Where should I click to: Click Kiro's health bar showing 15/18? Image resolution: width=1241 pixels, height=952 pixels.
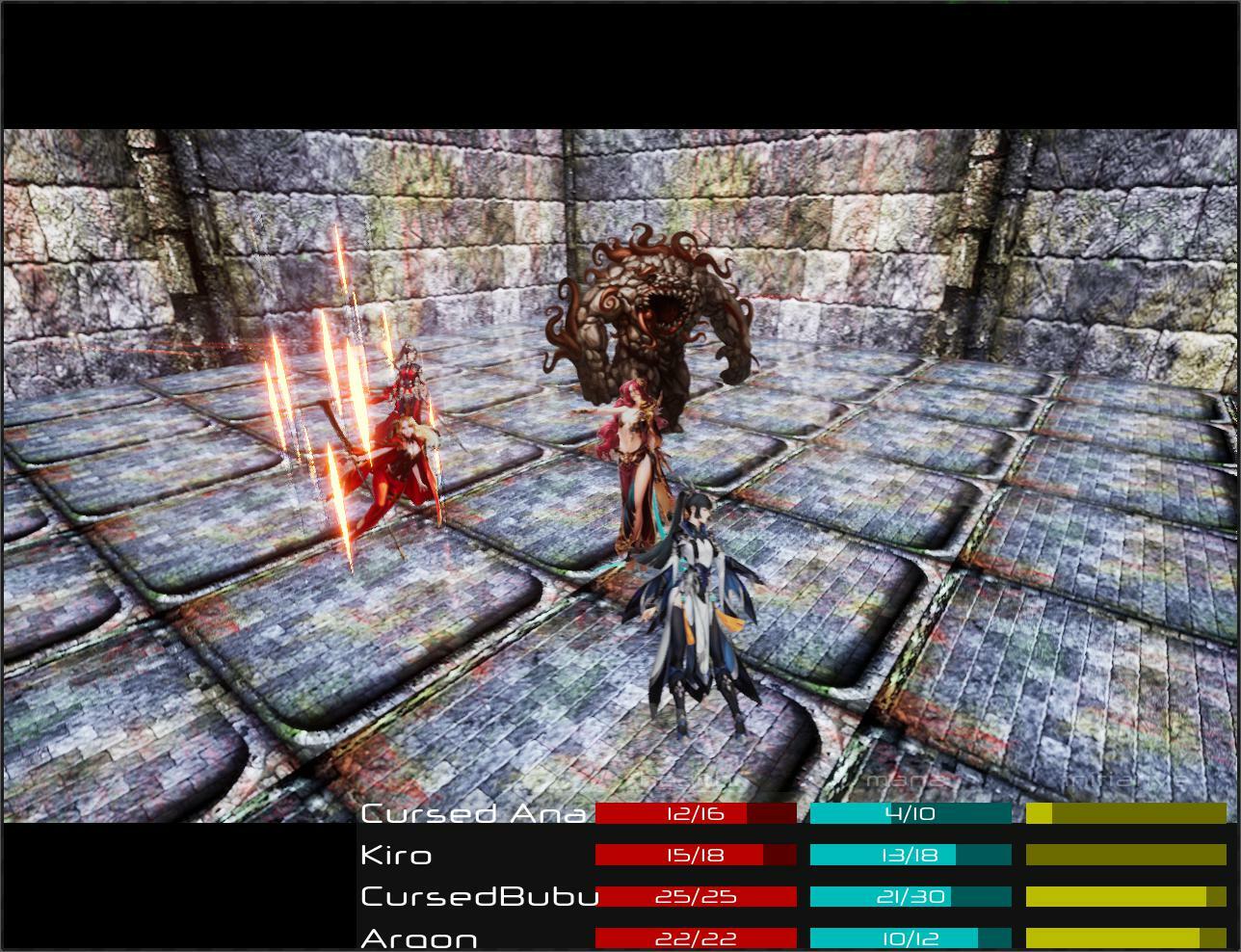(694, 854)
